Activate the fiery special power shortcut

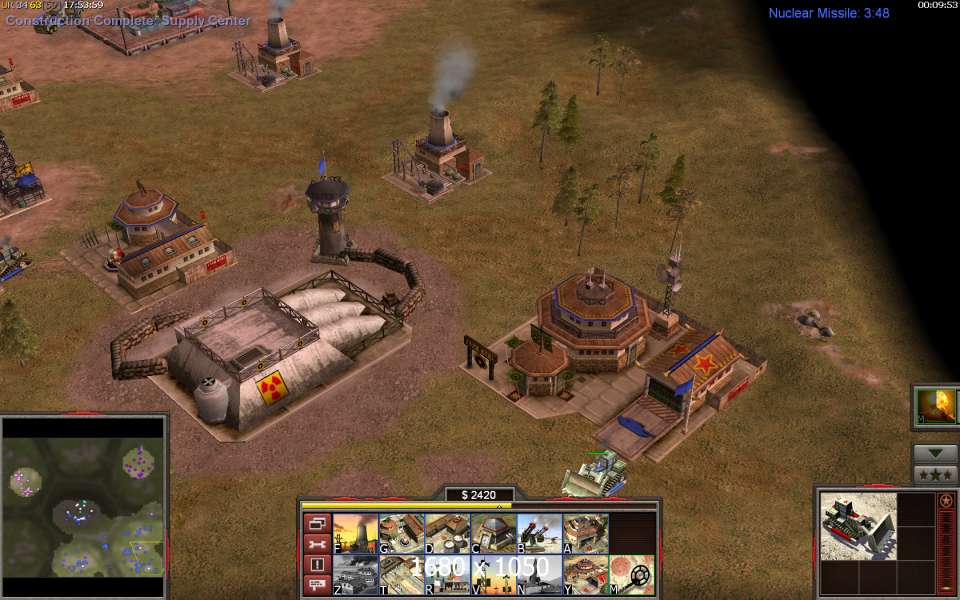pos(938,405)
